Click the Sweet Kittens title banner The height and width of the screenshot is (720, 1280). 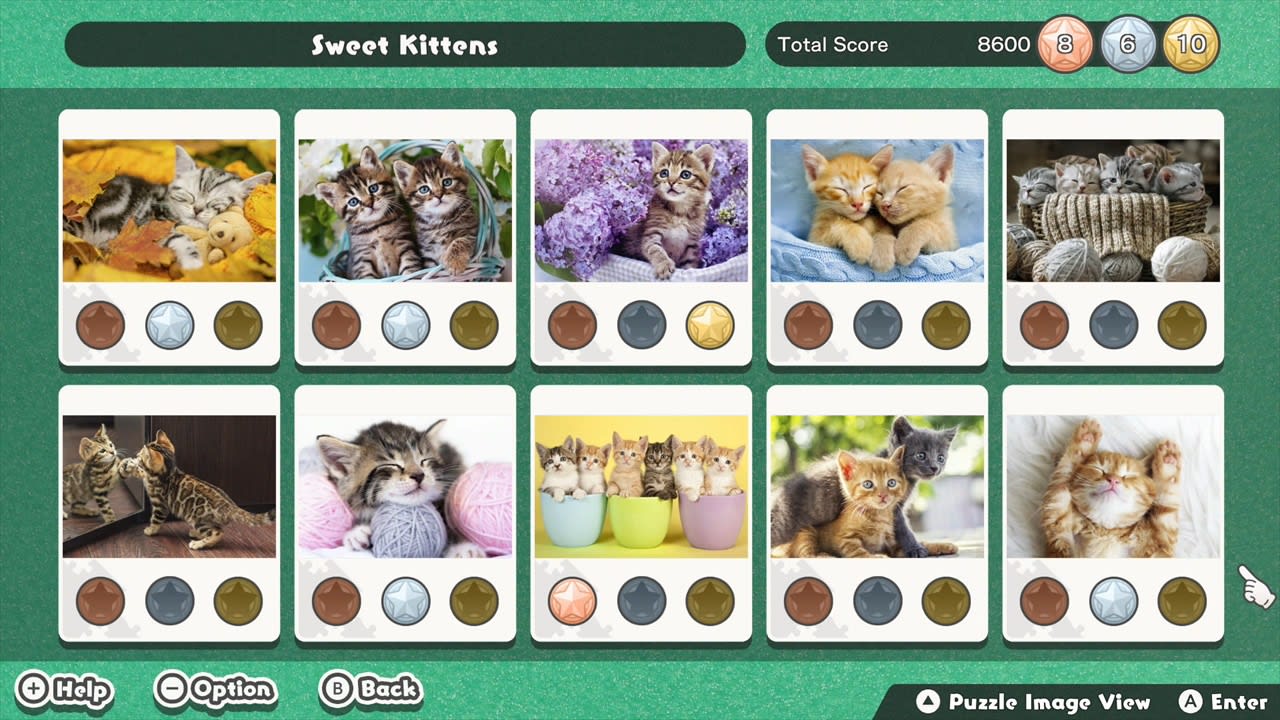coord(404,44)
